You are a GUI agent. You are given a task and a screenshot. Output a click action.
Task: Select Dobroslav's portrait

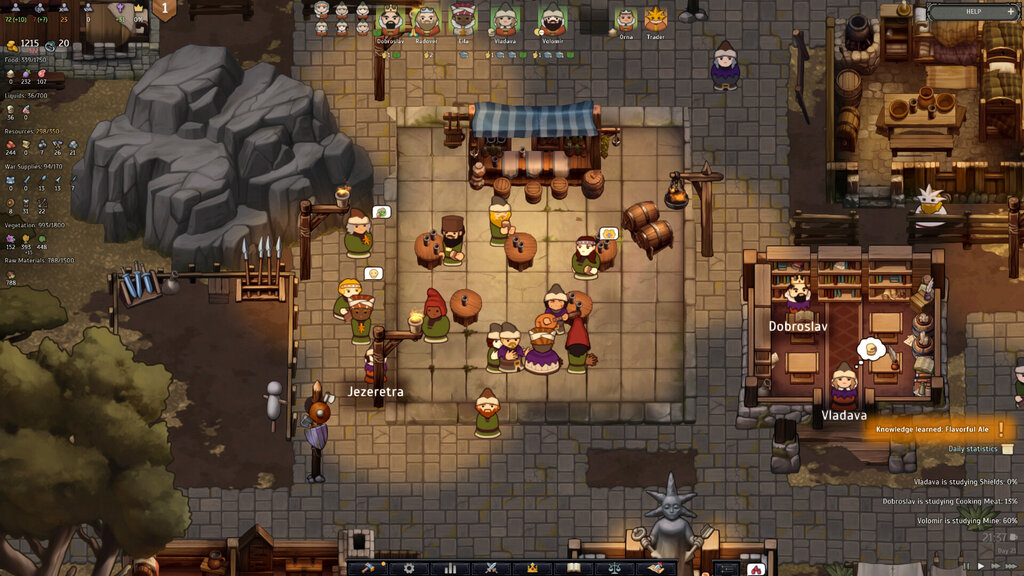click(x=390, y=20)
